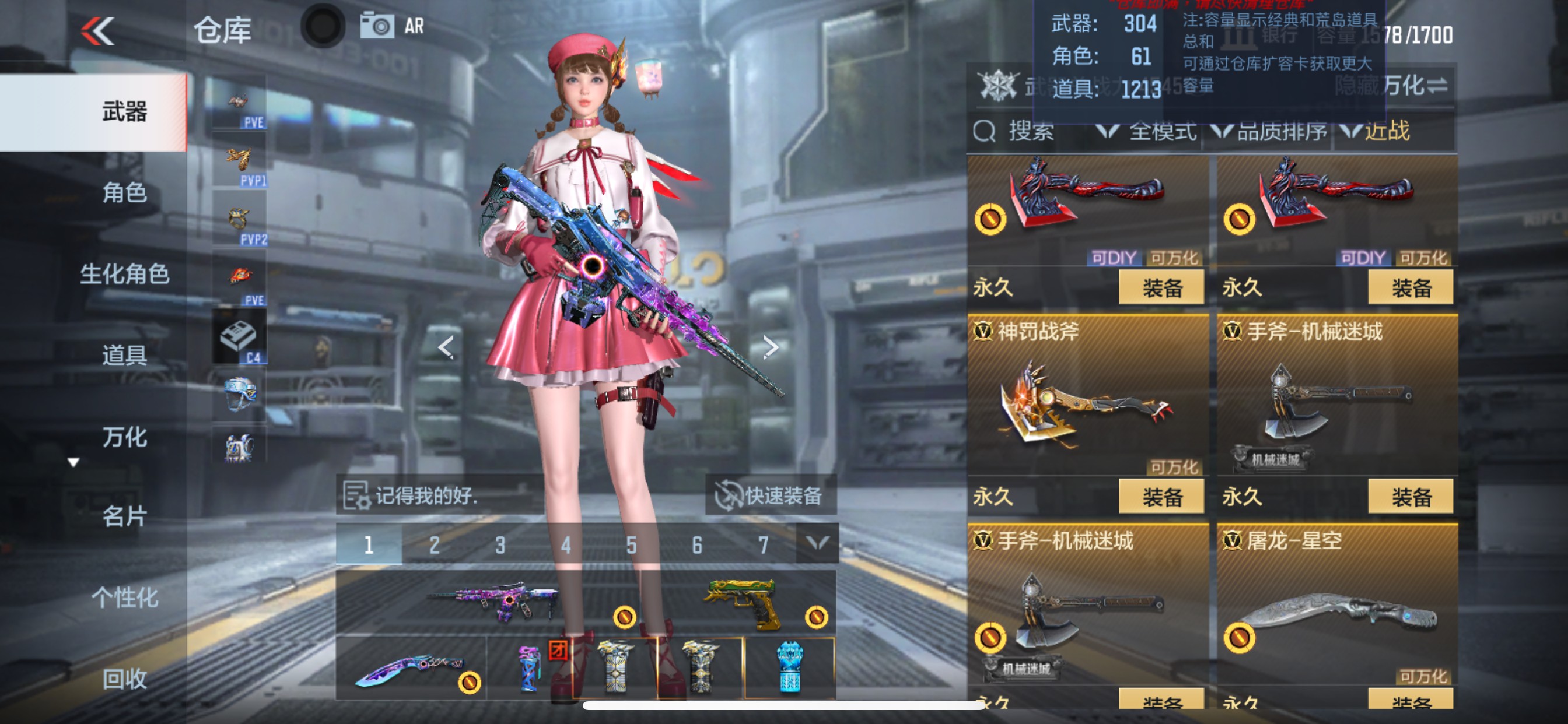
Task: Select the green pistol in the loadout
Action: click(739, 602)
